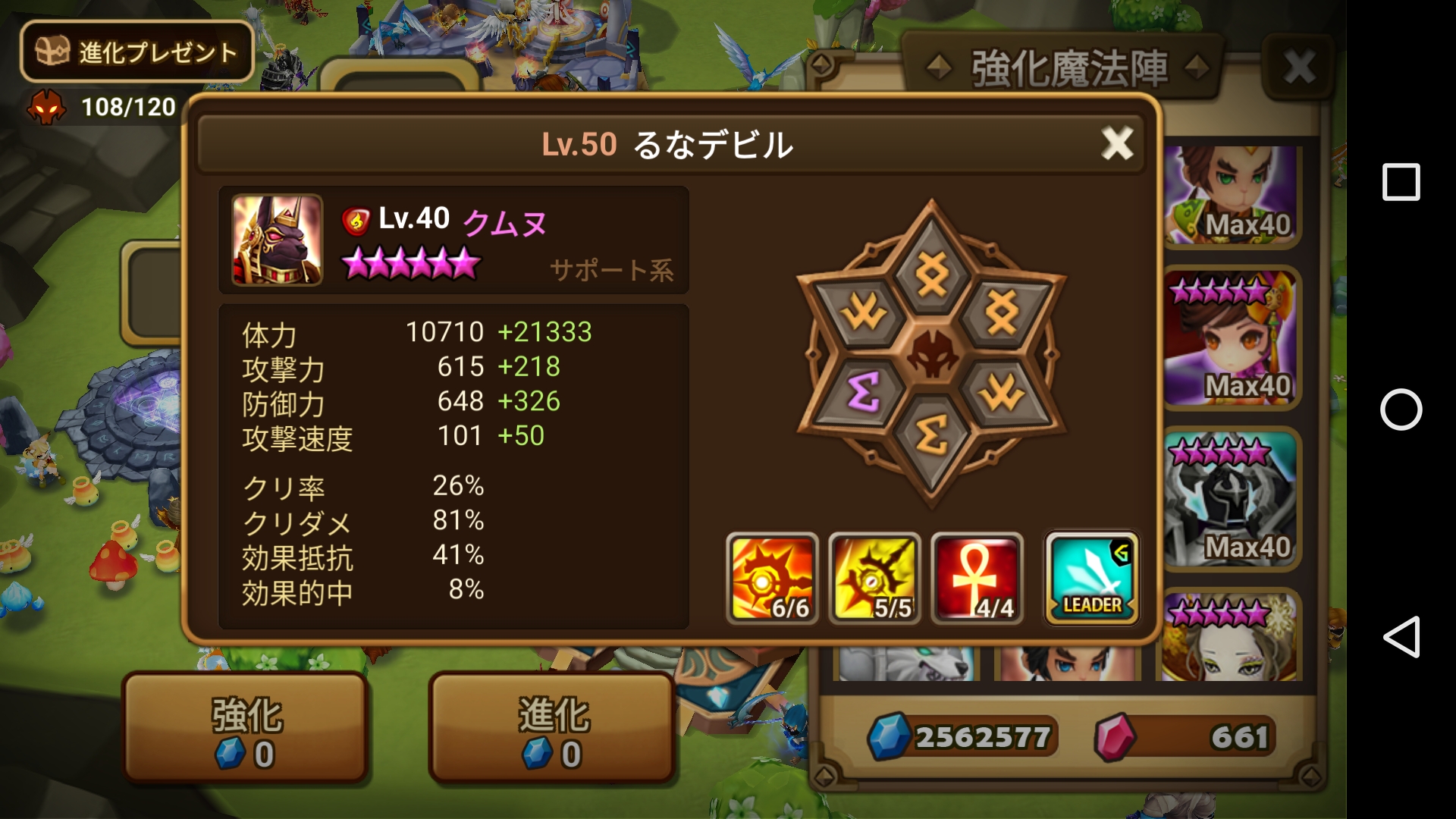Viewport: 1456px width, 819px height.
Task: Tap the Android home button
Action: coord(1401,409)
